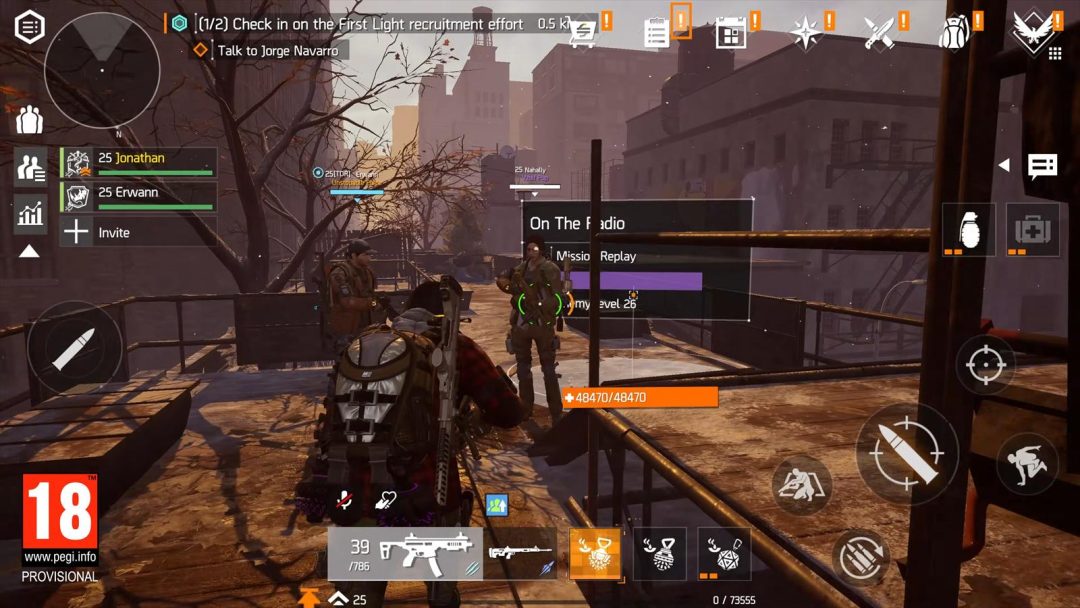Tap the crosshair aim button
Image resolution: width=1080 pixels, height=608 pixels.
(x=985, y=365)
